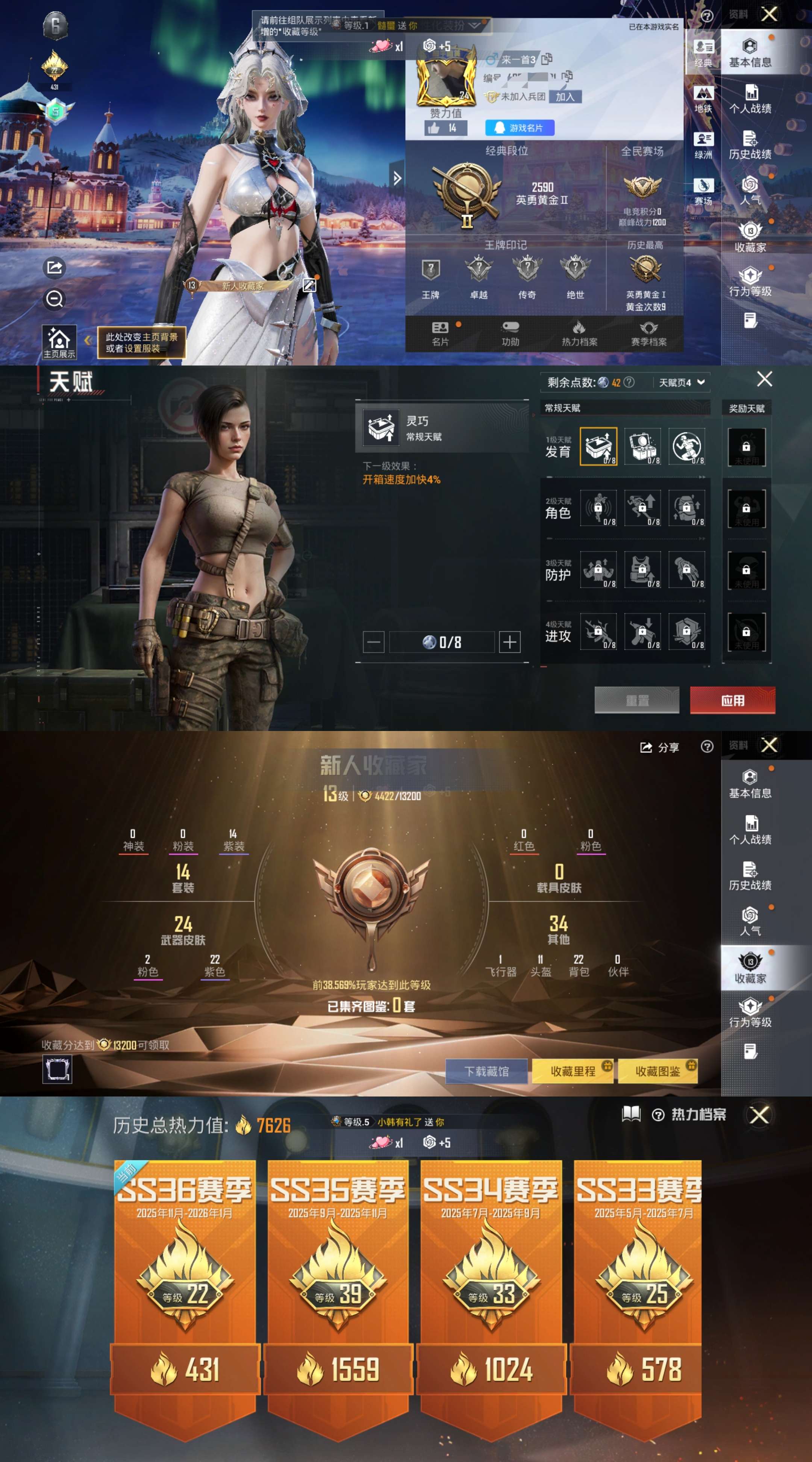Open the 收藏图鉴 collection catalog
The width and height of the screenshot is (812, 1462).
[x=657, y=1071]
